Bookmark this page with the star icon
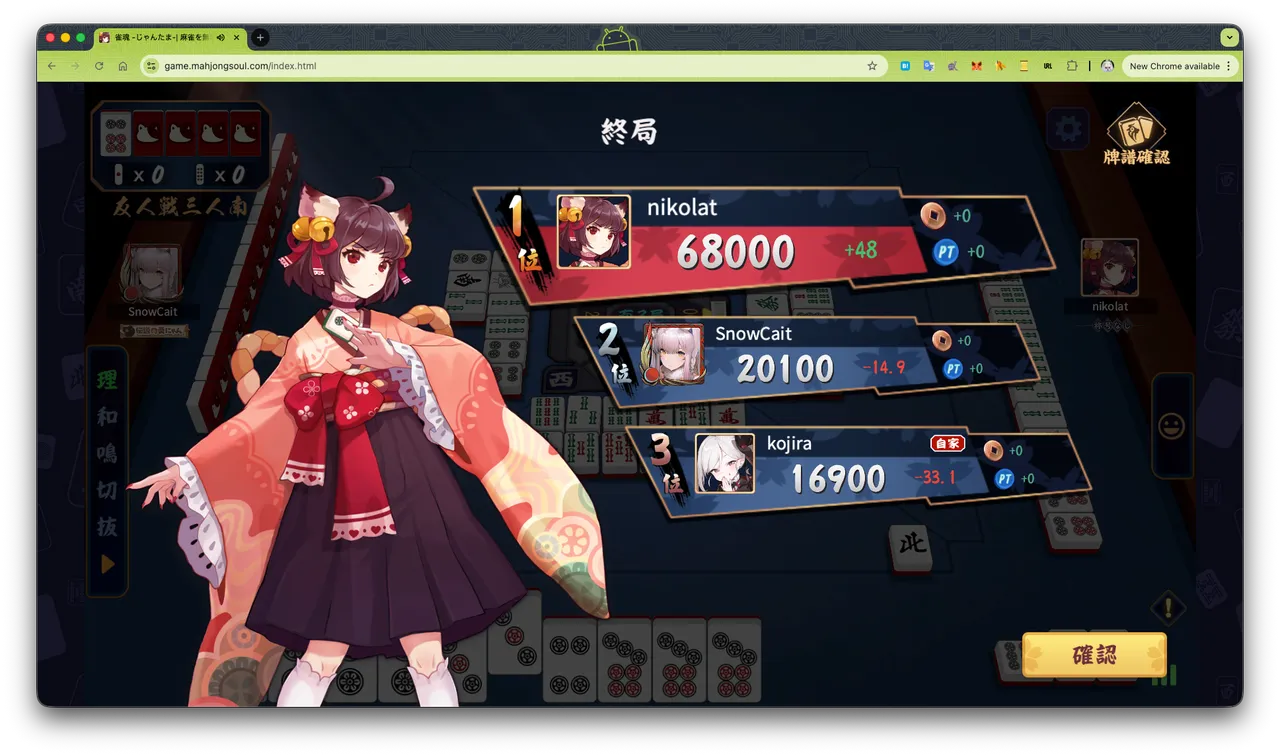The image size is (1280, 756). click(872, 66)
